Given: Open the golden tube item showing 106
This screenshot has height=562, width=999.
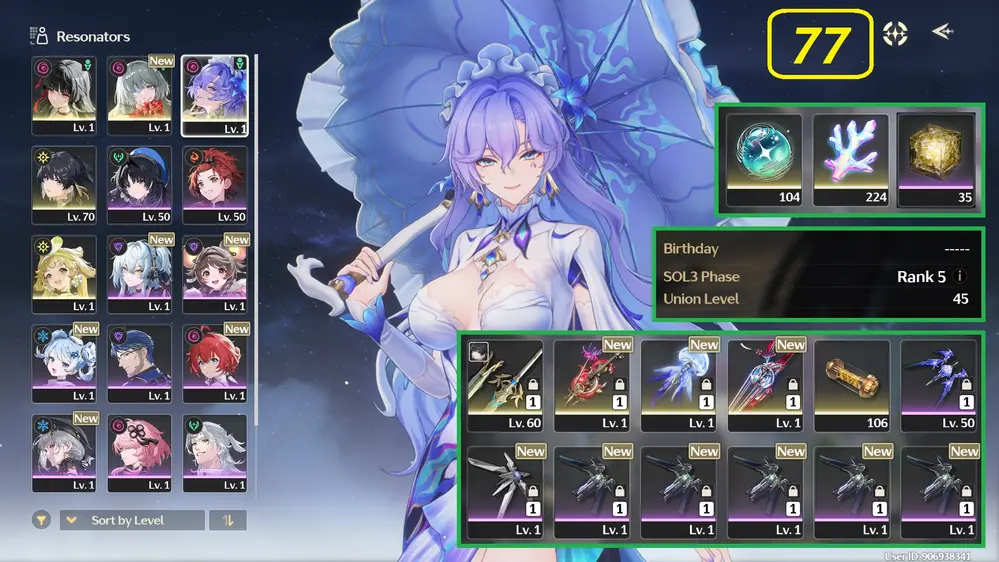Looking at the screenshot, I should (x=851, y=385).
